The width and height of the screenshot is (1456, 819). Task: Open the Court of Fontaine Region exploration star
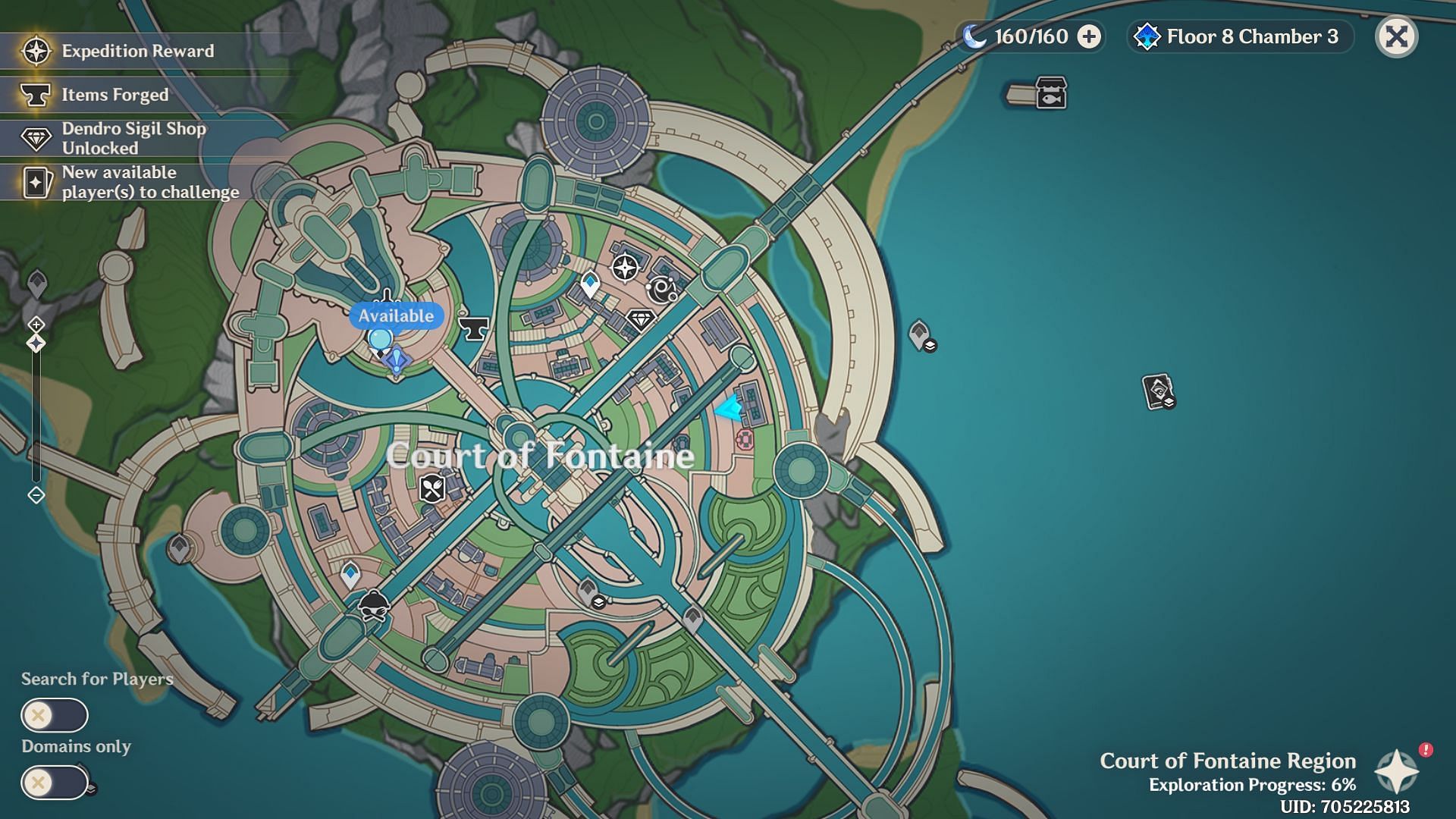click(x=1397, y=772)
